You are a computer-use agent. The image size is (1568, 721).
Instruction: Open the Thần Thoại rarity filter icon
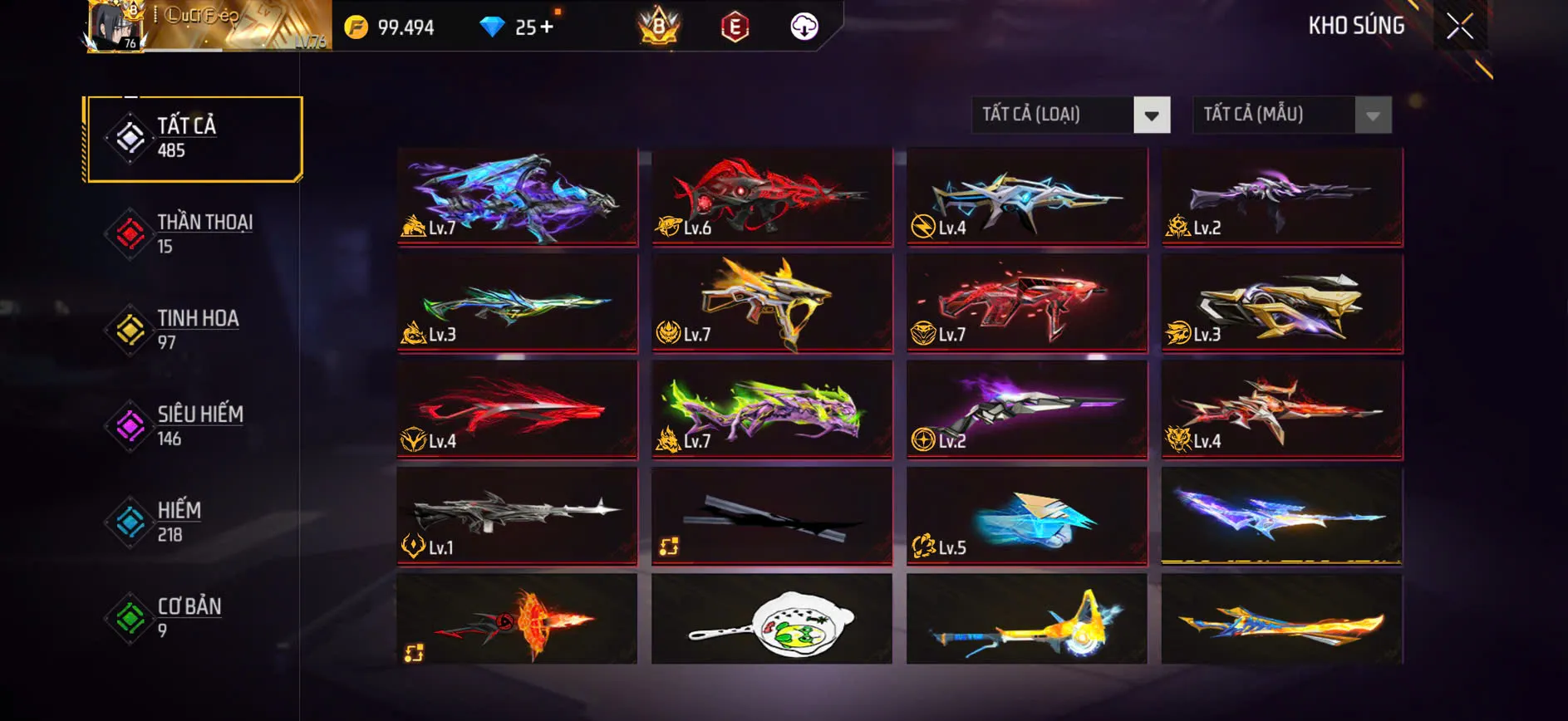pos(129,233)
